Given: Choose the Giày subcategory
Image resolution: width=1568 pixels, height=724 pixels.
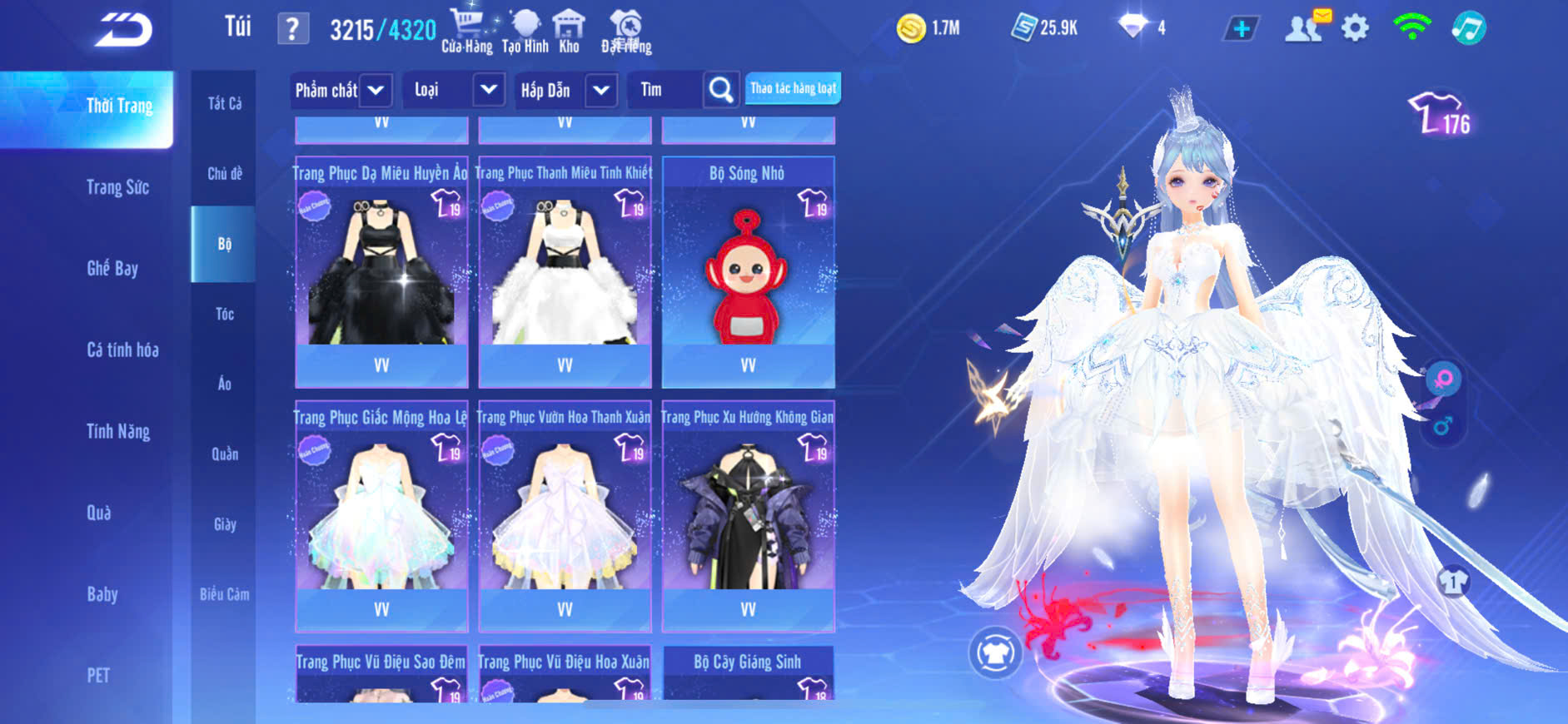Looking at the screenshot, I should 224,524.
